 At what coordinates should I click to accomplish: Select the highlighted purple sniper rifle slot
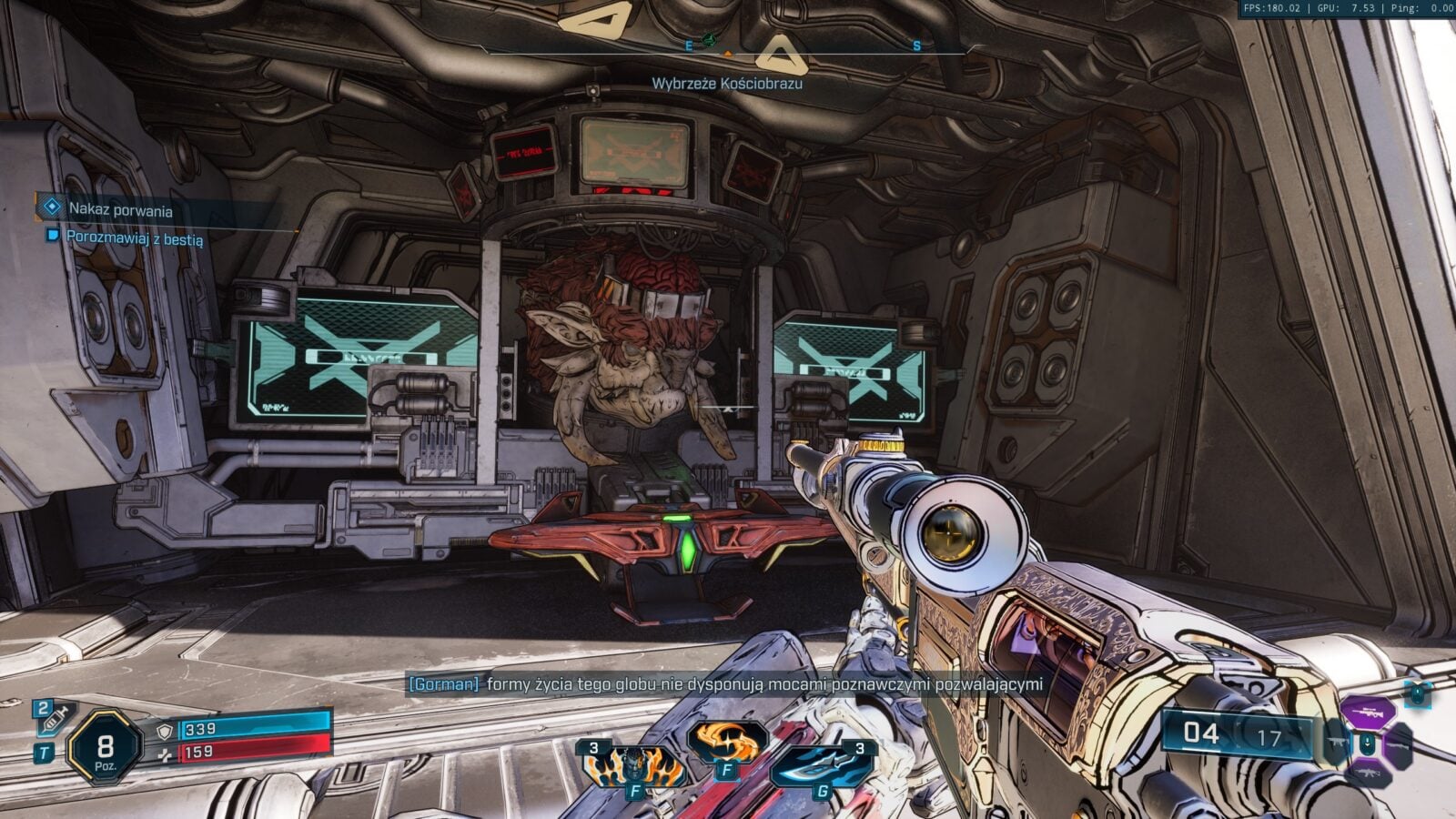point(1367,713)
